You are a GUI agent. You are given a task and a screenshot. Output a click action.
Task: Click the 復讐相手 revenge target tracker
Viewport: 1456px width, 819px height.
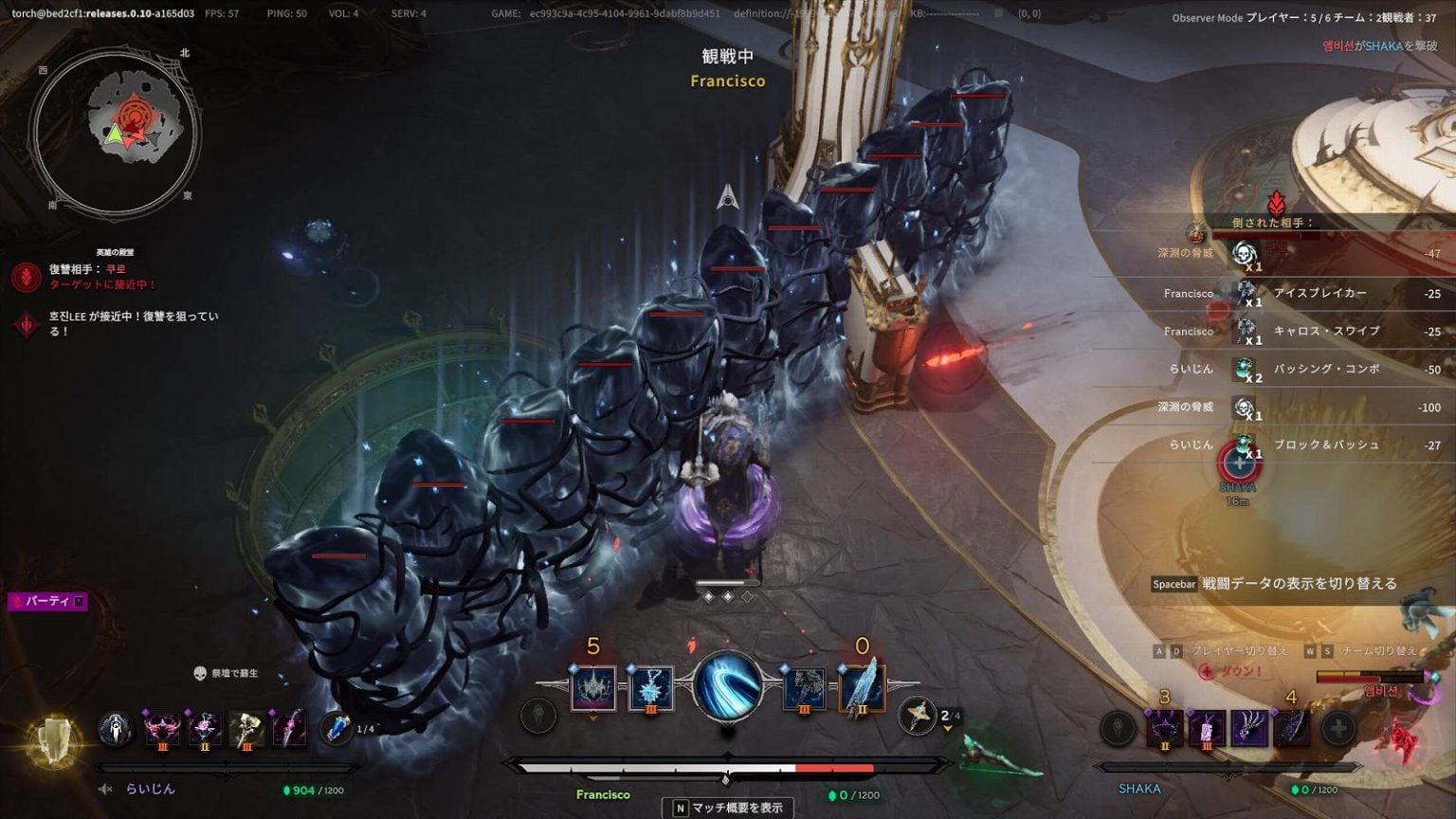coord(87,276)
